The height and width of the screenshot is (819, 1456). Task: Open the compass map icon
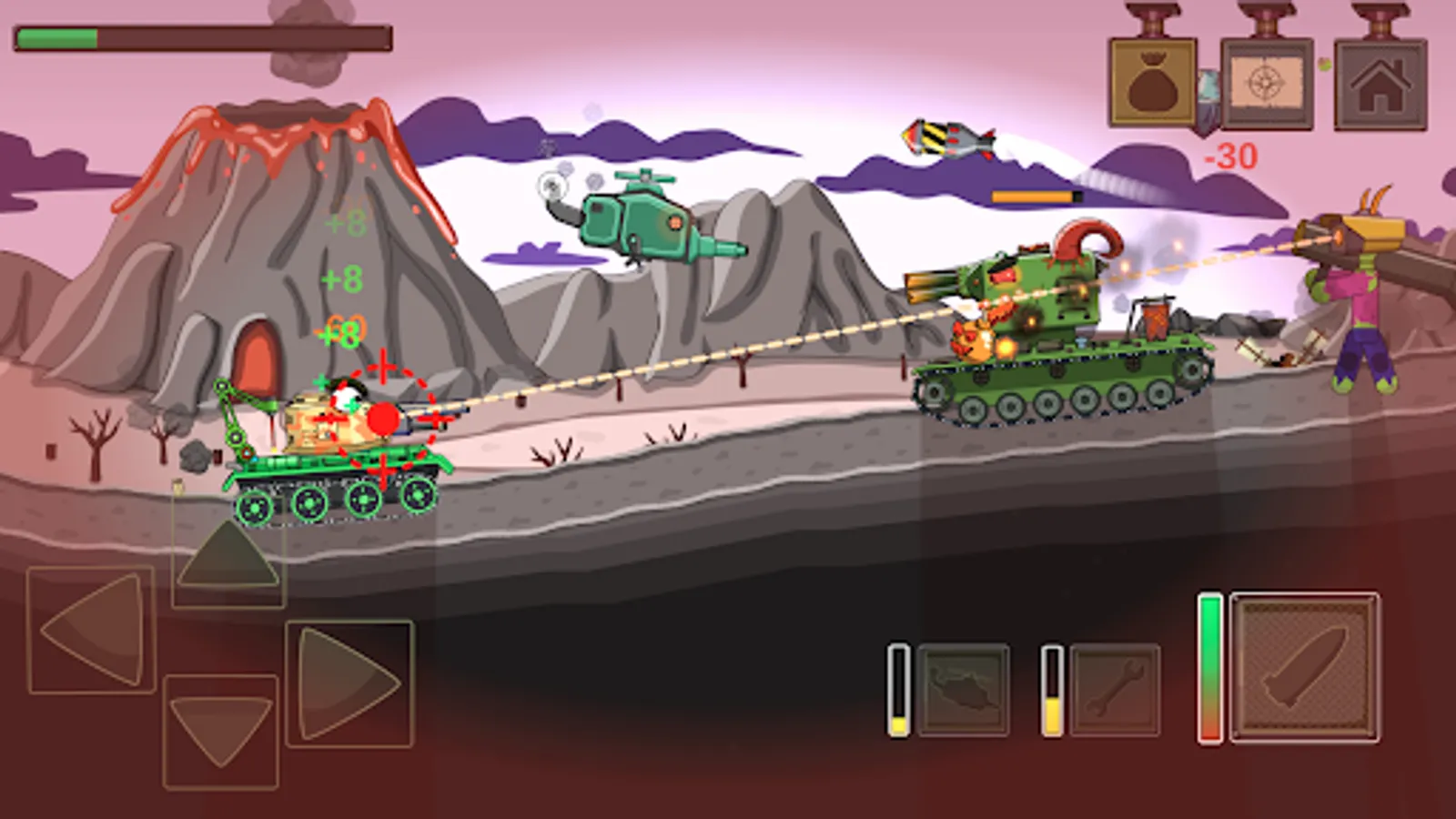tap(1265, 82)
